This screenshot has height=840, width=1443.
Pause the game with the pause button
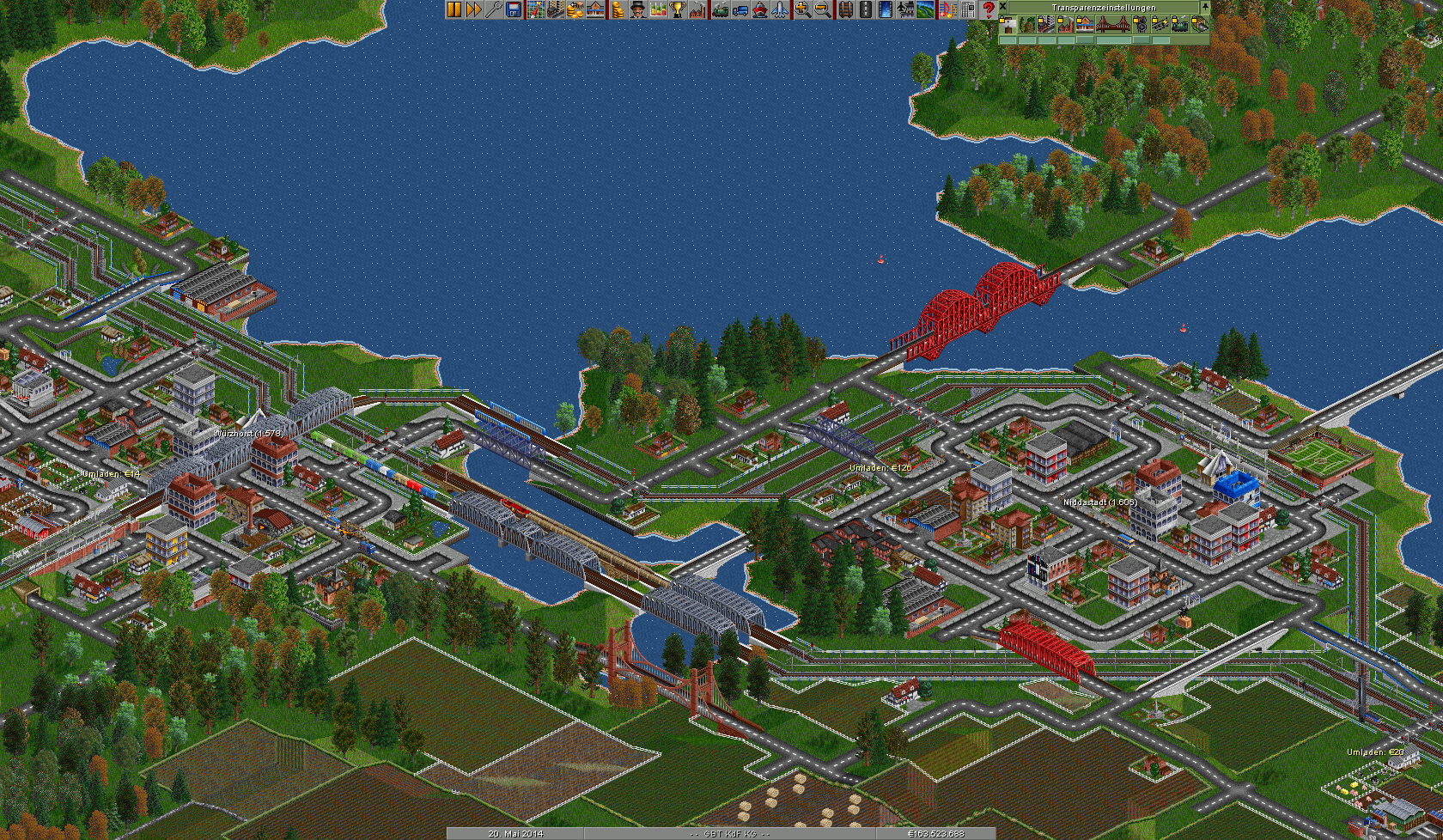click(x=454, y=9)
